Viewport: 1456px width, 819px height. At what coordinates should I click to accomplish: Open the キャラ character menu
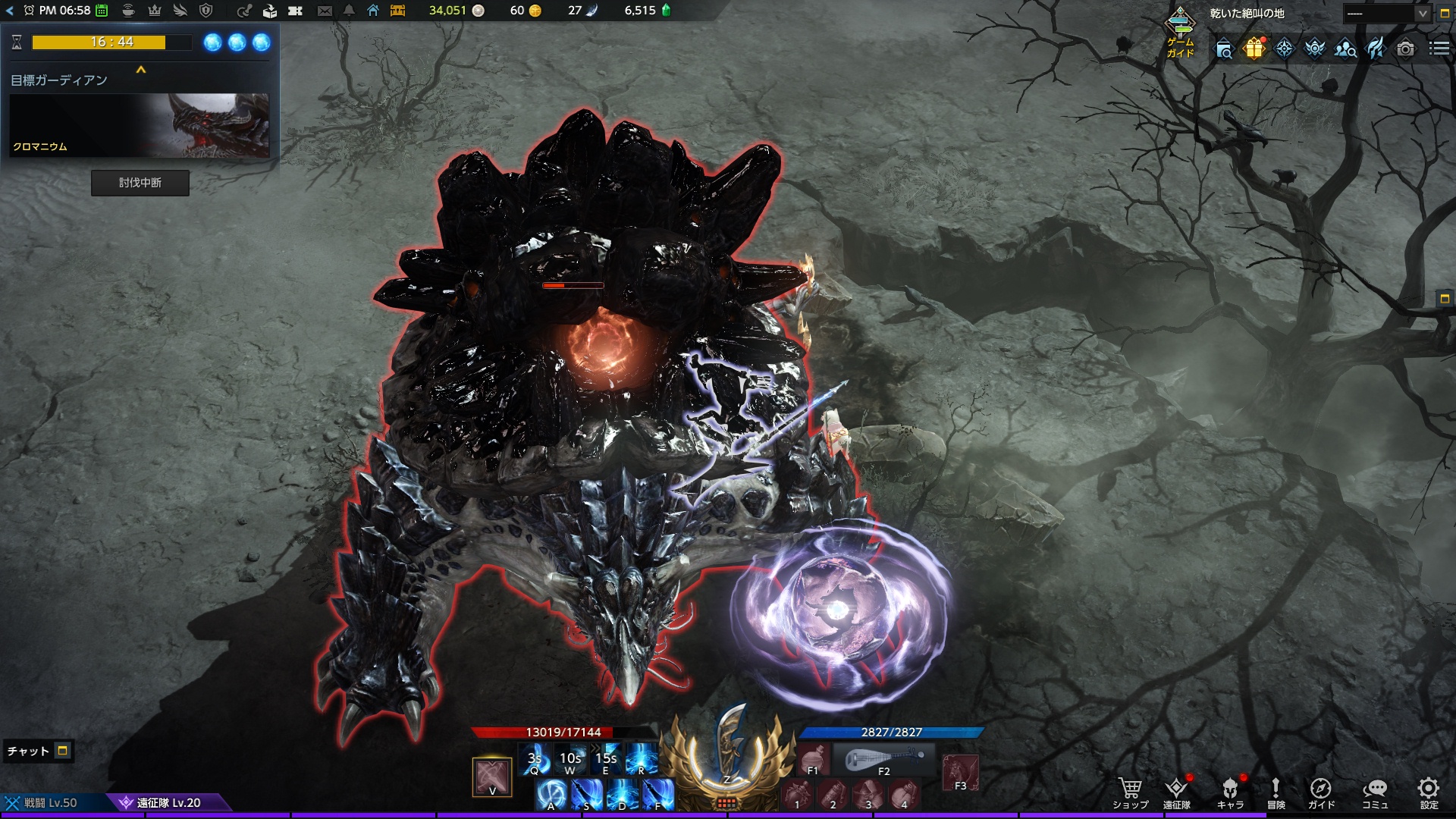pos(1230,793)
